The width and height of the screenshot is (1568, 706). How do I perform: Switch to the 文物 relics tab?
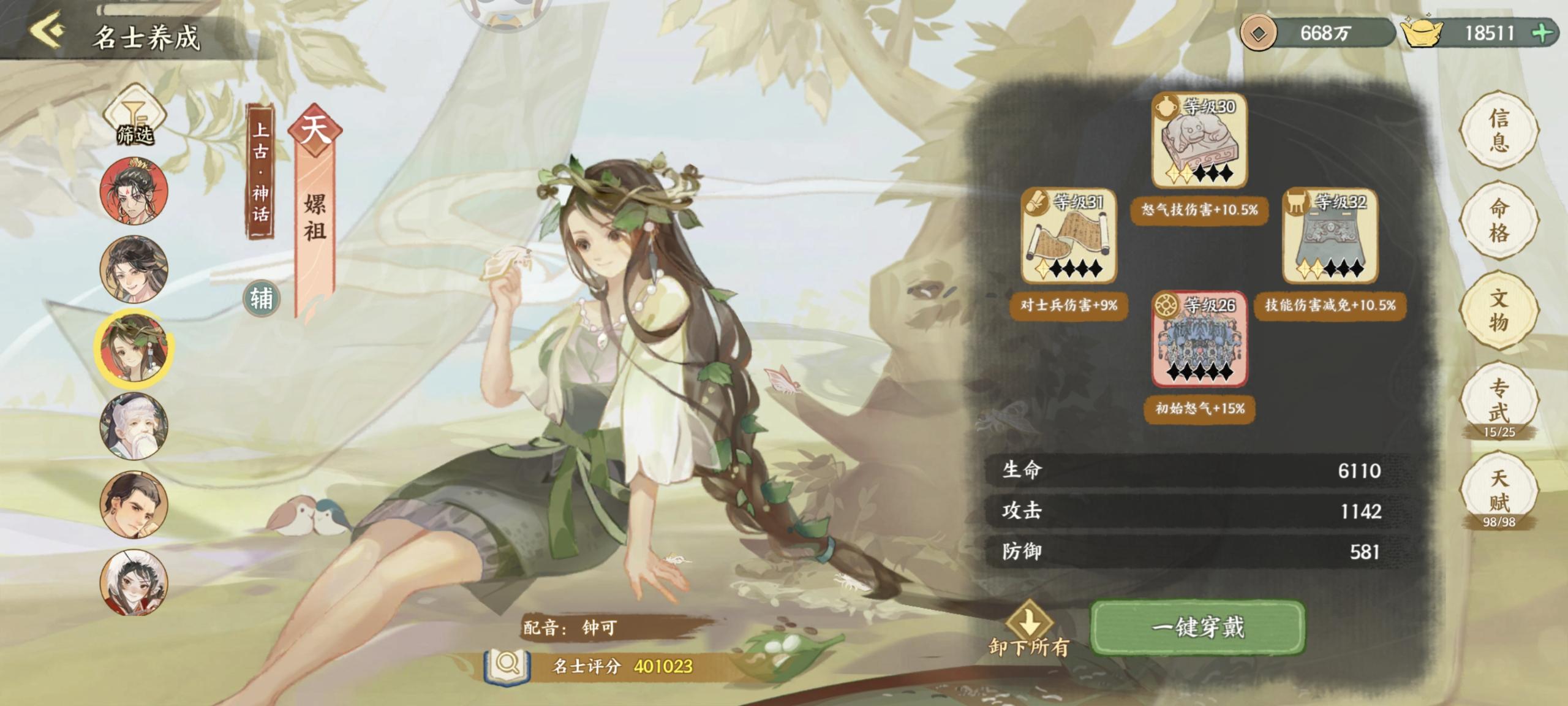click(x=1498, y=310)
